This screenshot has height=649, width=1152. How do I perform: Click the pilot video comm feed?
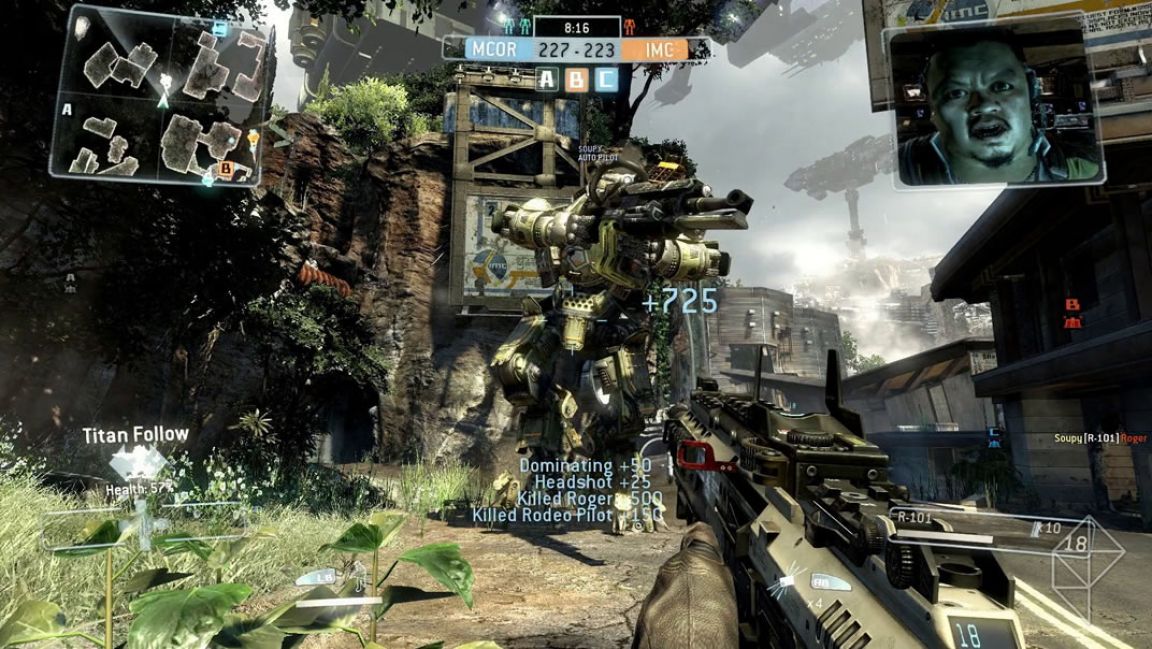[x=995, y=105]
